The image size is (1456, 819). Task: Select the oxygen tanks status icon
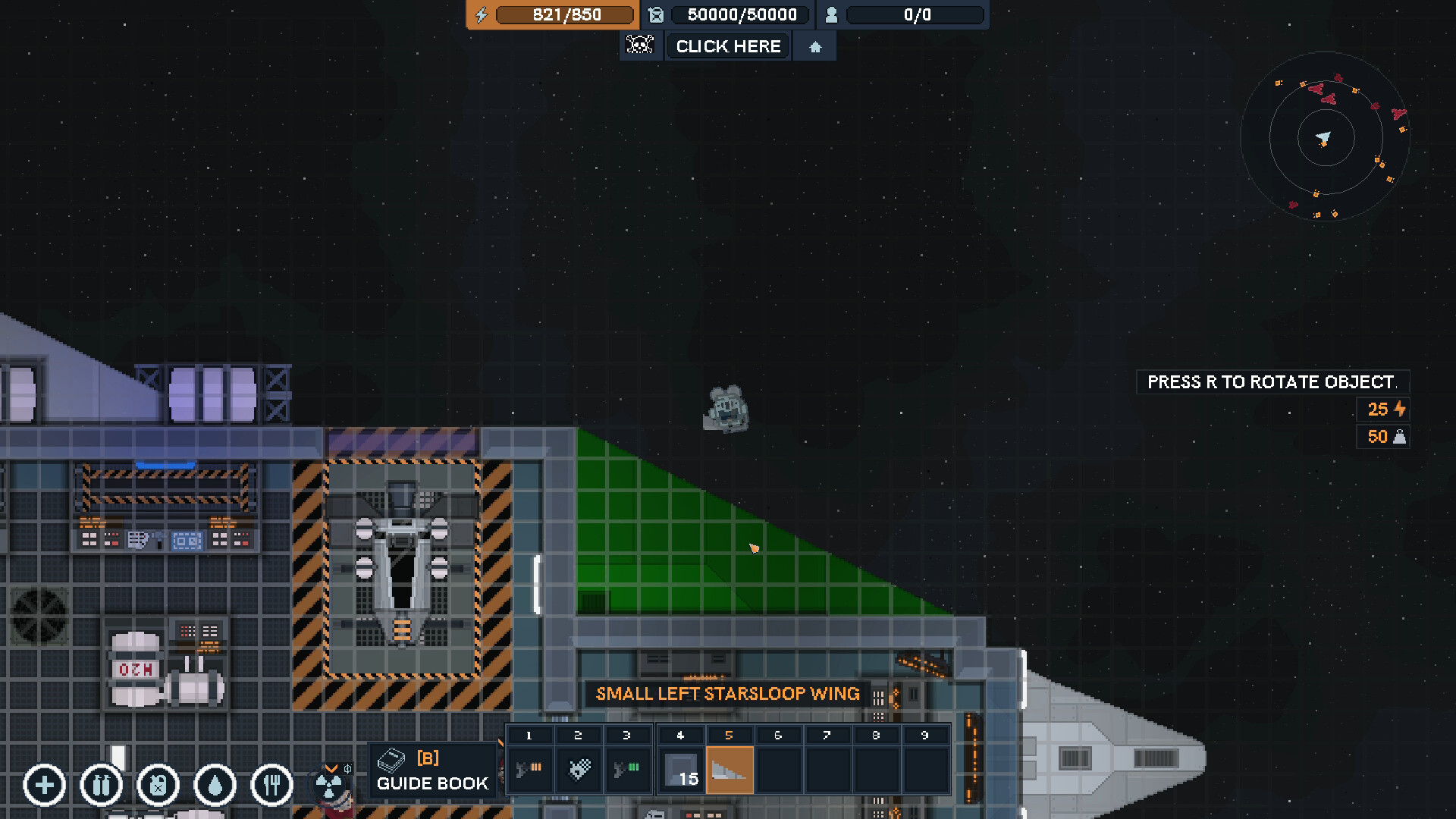[x=101, y=786]
